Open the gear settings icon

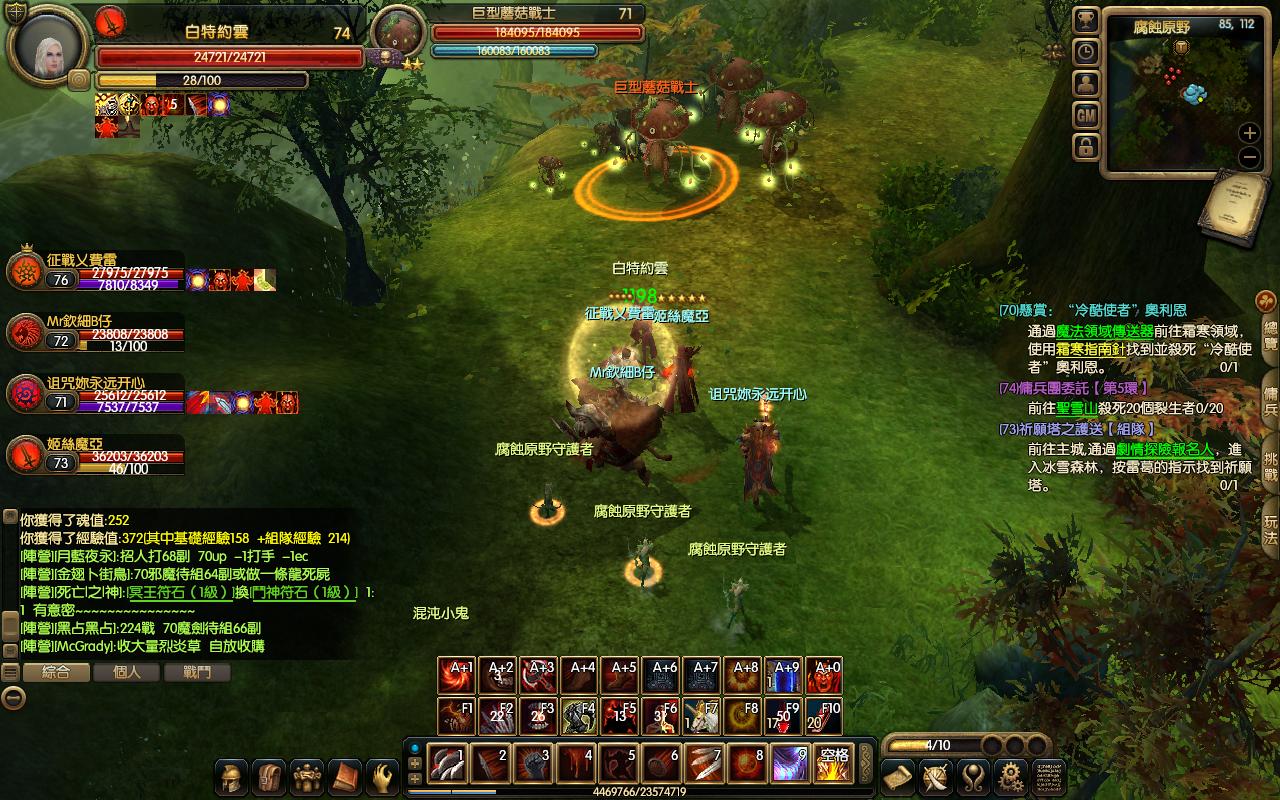point(1011,776)
